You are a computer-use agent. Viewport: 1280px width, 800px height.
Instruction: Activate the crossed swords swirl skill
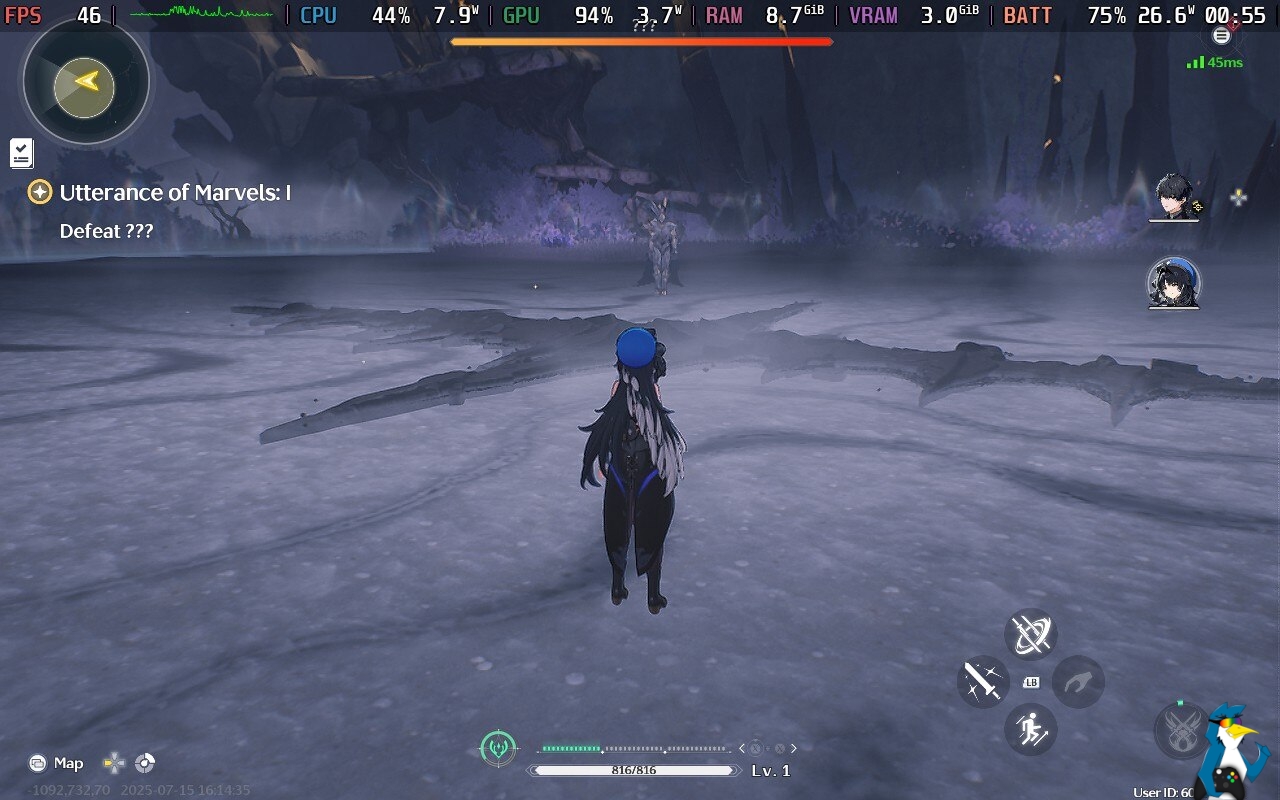[x=1030, y=634]
